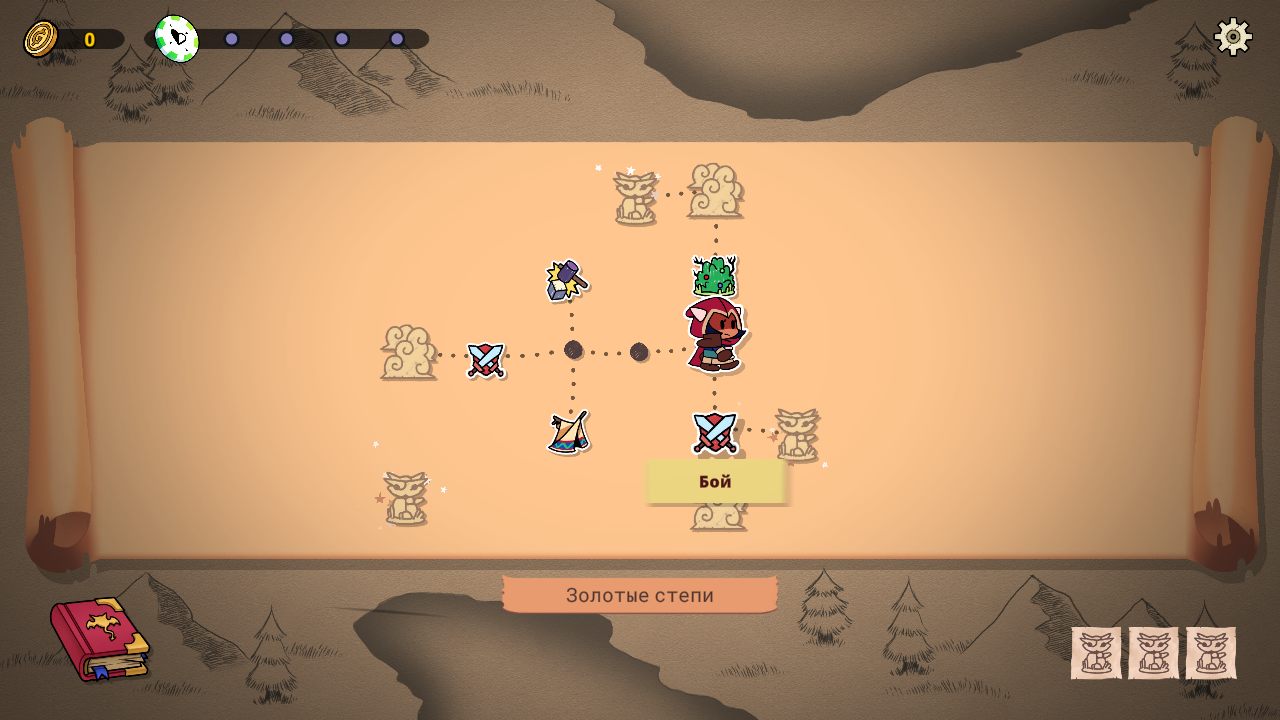Screen dimensions: 1280x720
Task: Select the gold coin currency icon
Action: click(41, 39)
